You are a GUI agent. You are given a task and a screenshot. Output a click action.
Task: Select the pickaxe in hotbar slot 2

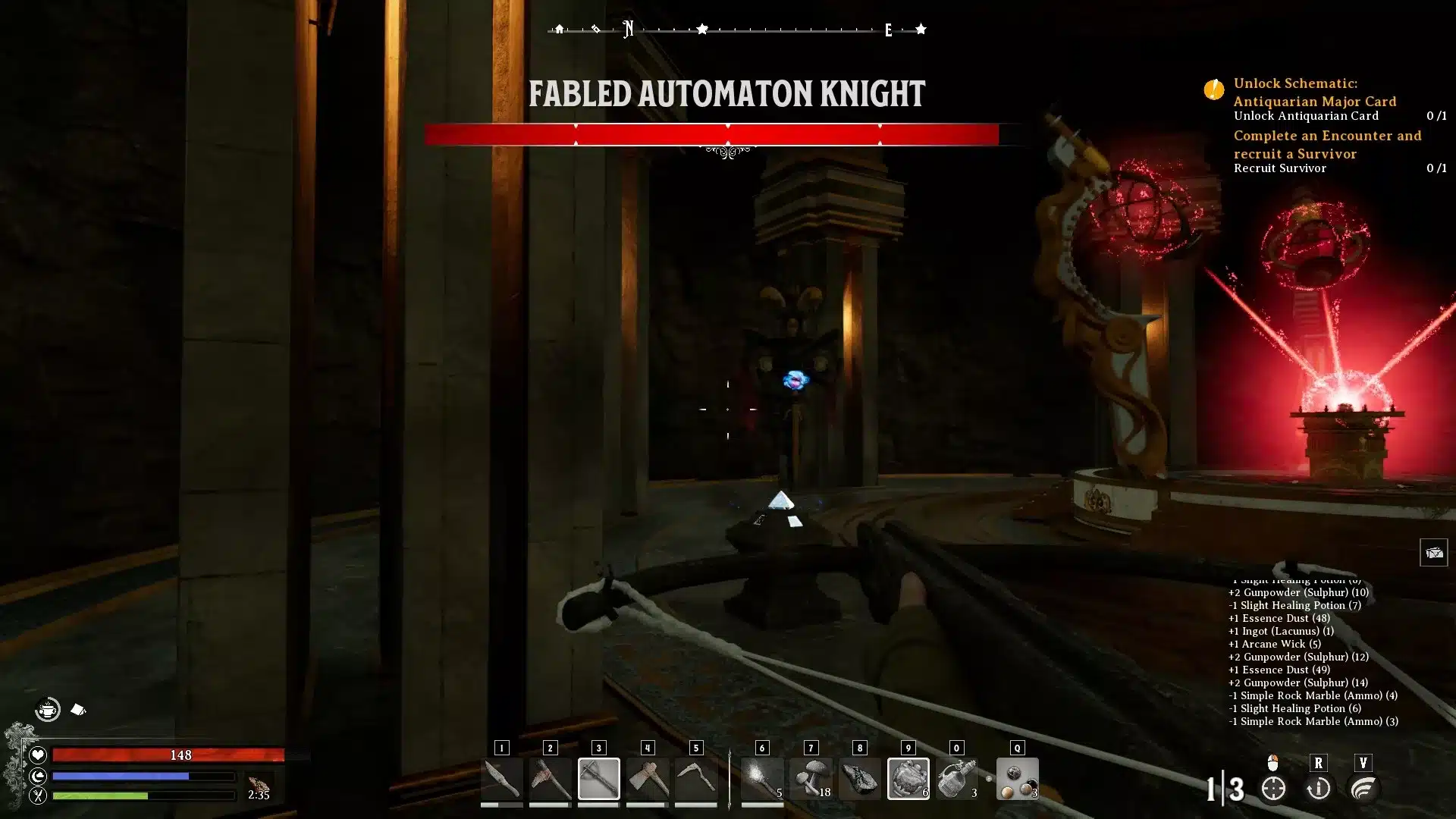pos(550,779)
